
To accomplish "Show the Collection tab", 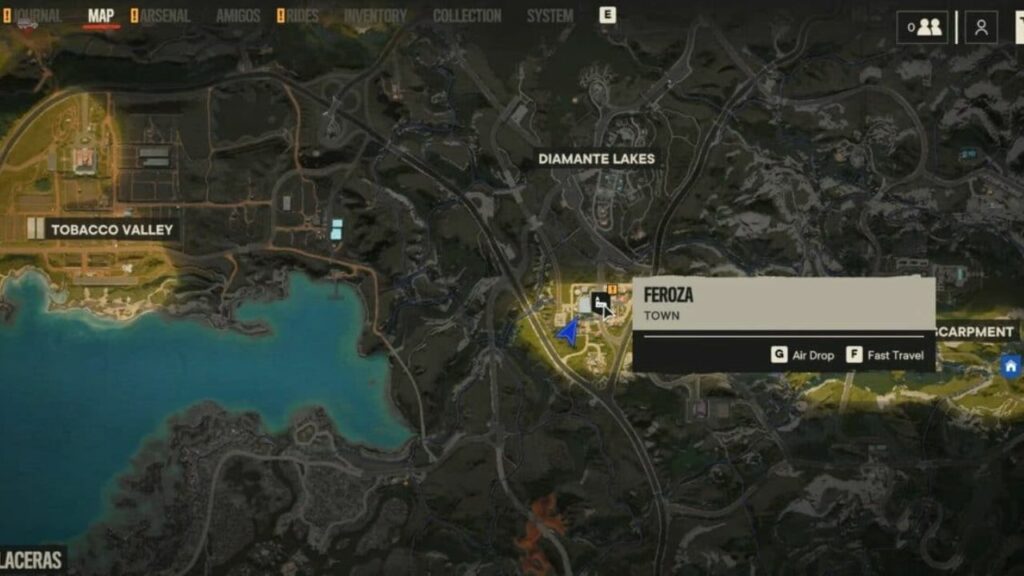I will click(x=467, y=16).
